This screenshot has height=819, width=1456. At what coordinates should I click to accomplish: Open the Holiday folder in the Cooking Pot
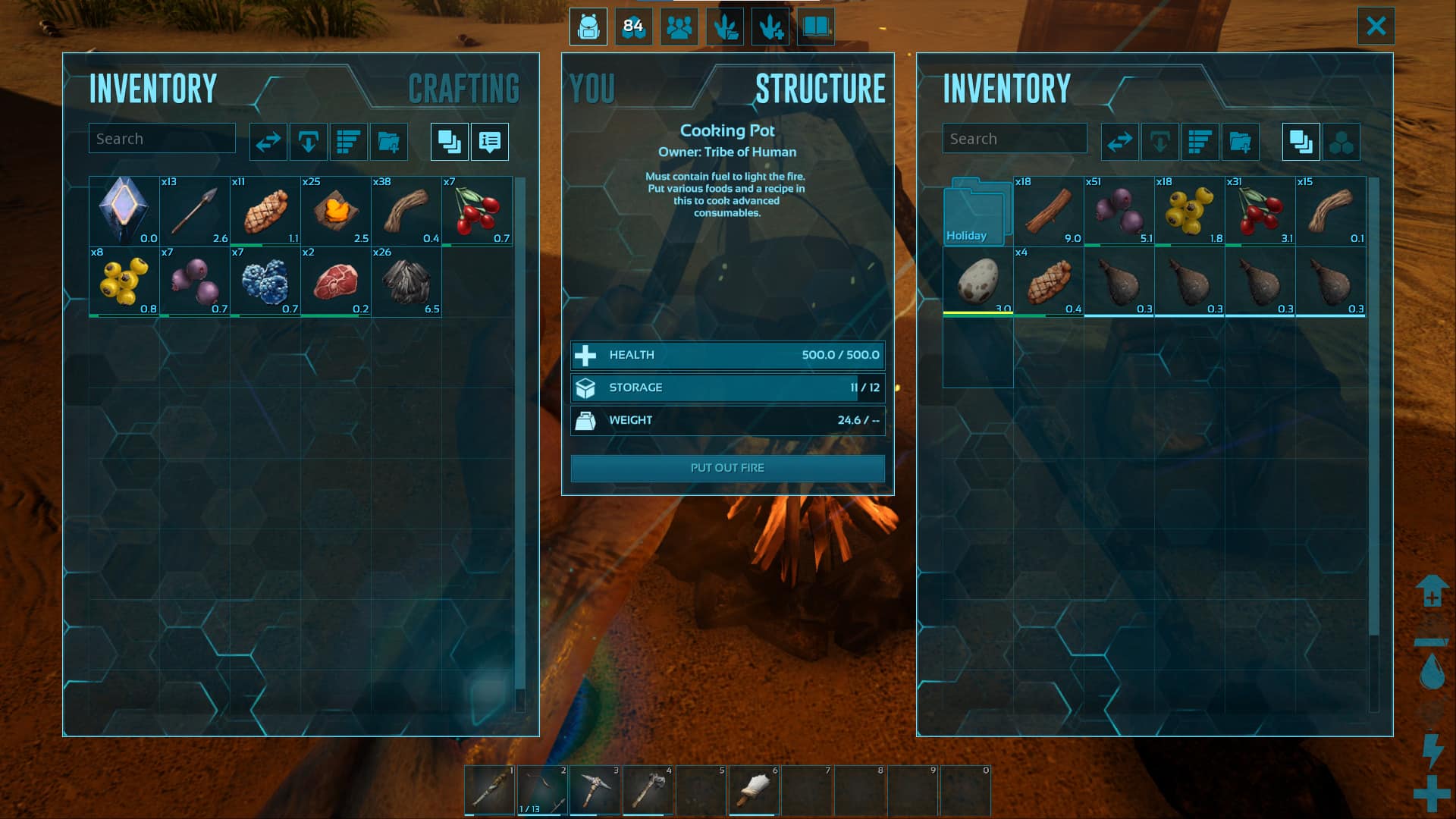point(977,211)
